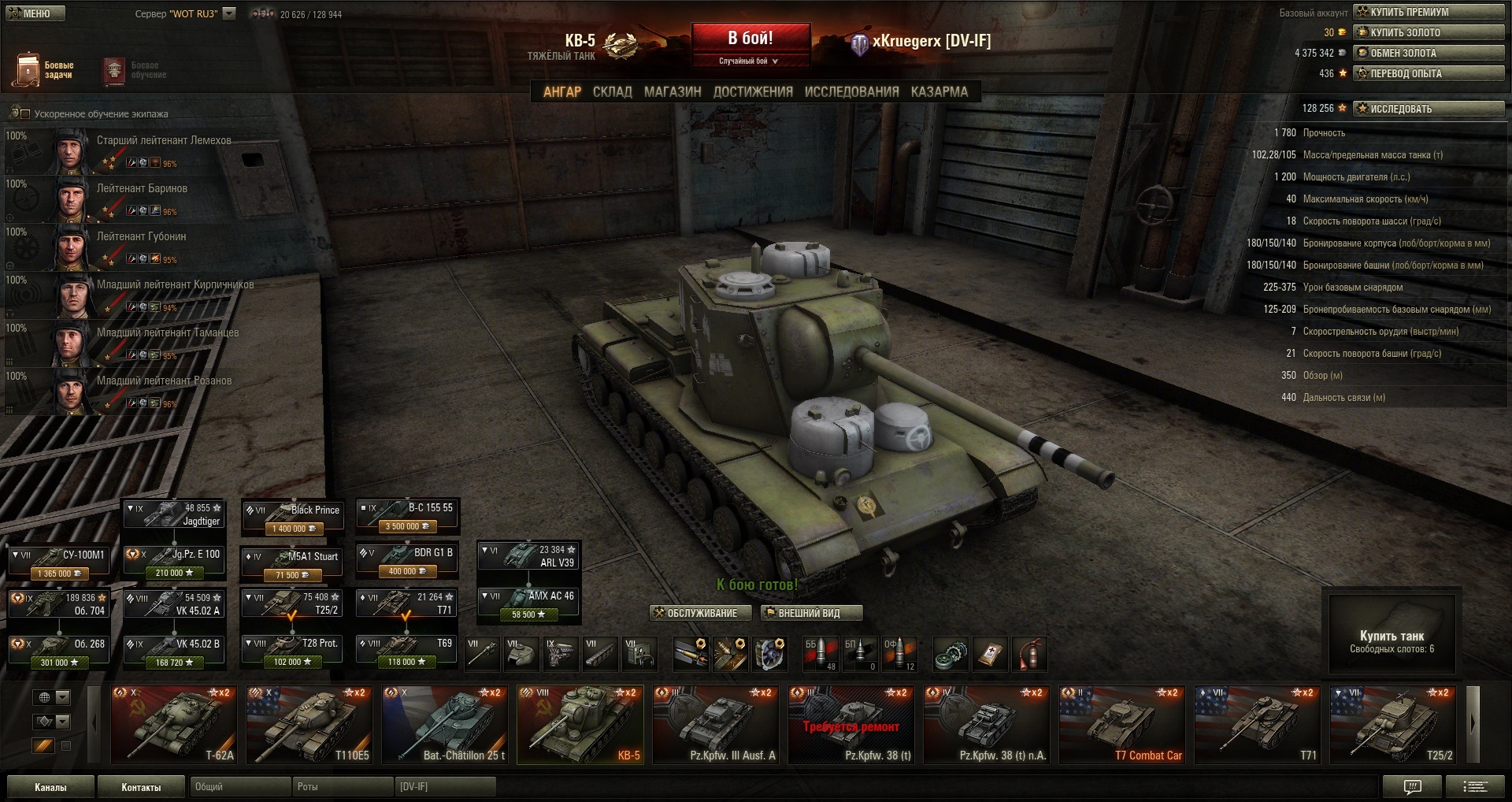Open ВНЕШНИЙ ВИД customization
This screenshot has height=802, width=1512.
coord(810,613)
